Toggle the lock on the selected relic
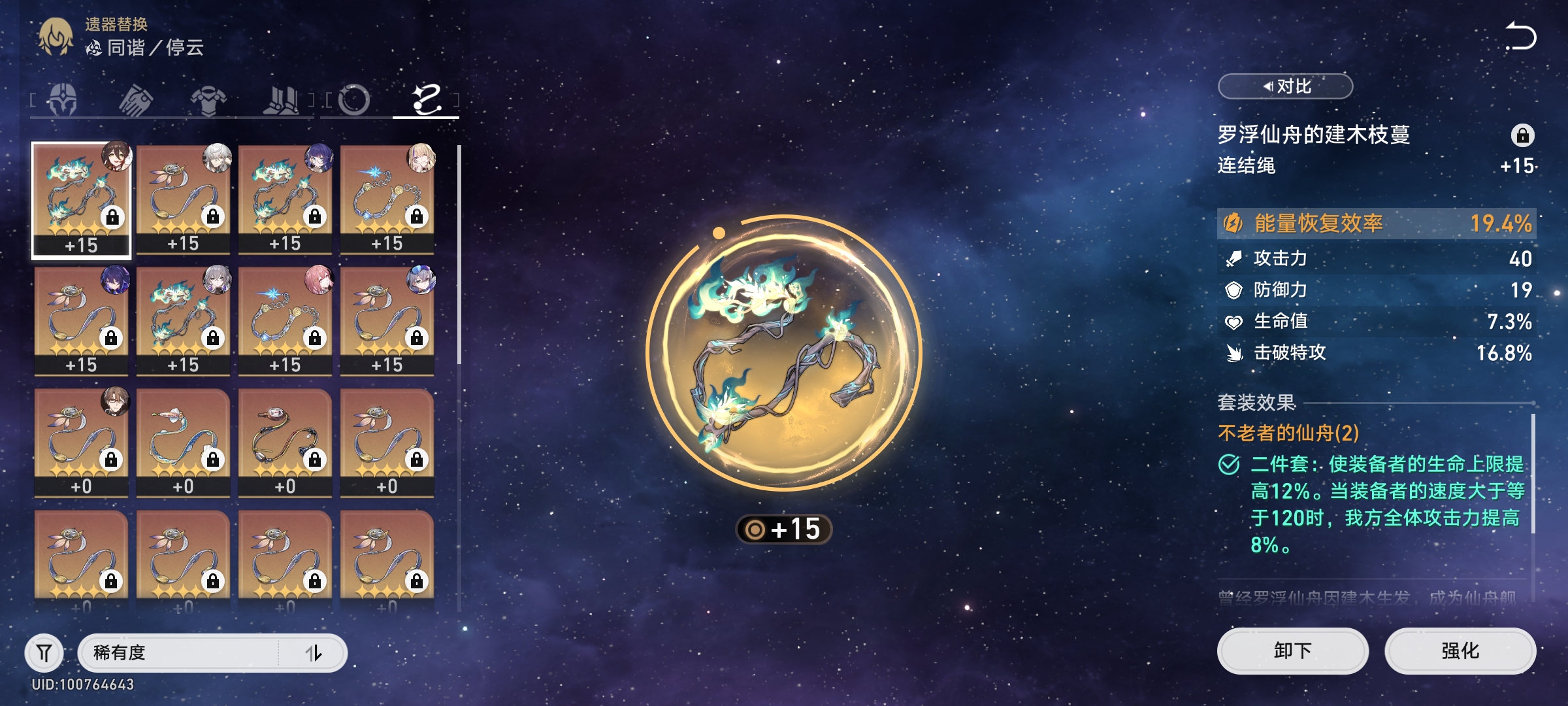 [x=1522, y=135]
